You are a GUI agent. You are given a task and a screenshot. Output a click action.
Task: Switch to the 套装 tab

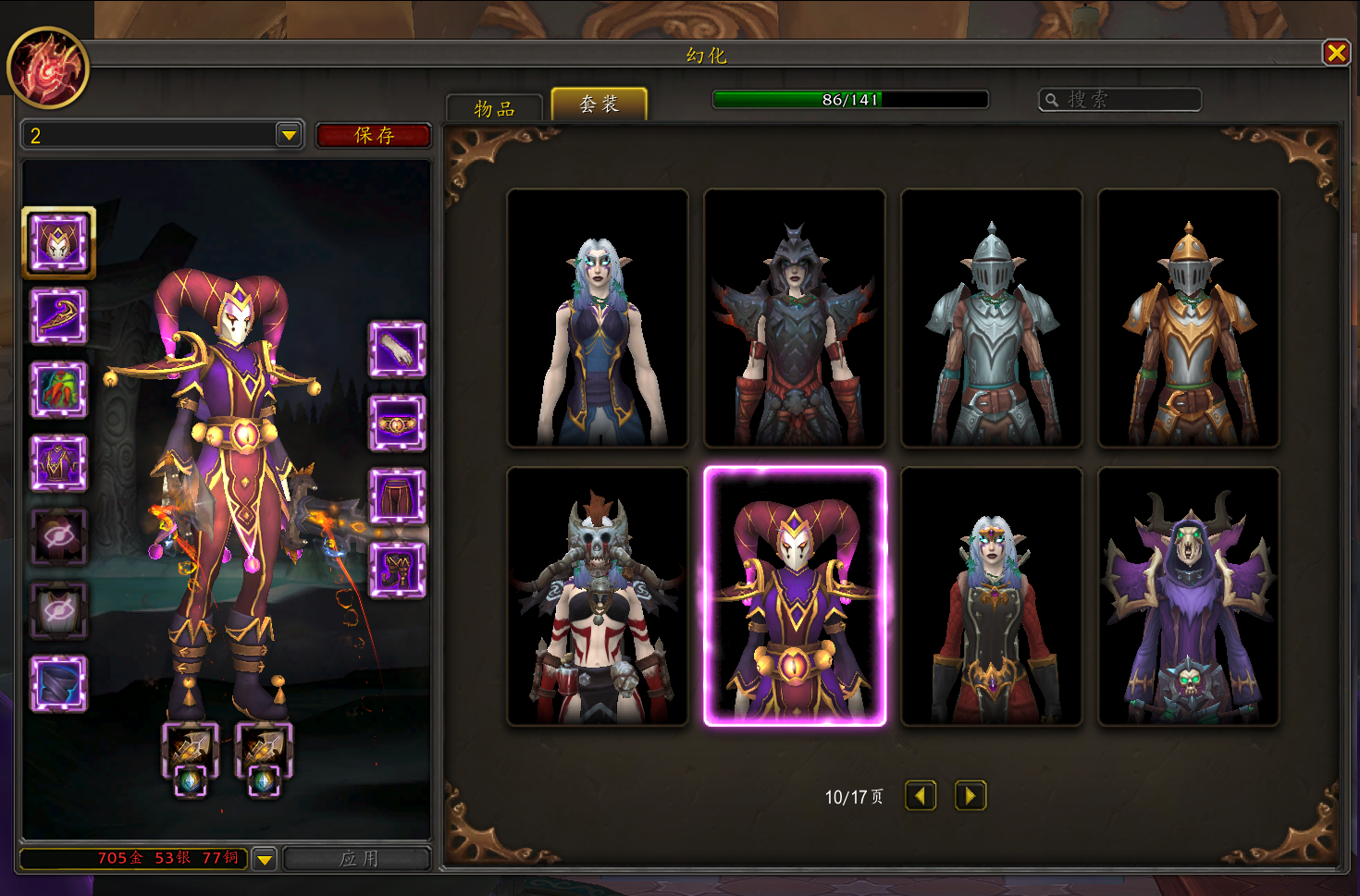point(599,104)
